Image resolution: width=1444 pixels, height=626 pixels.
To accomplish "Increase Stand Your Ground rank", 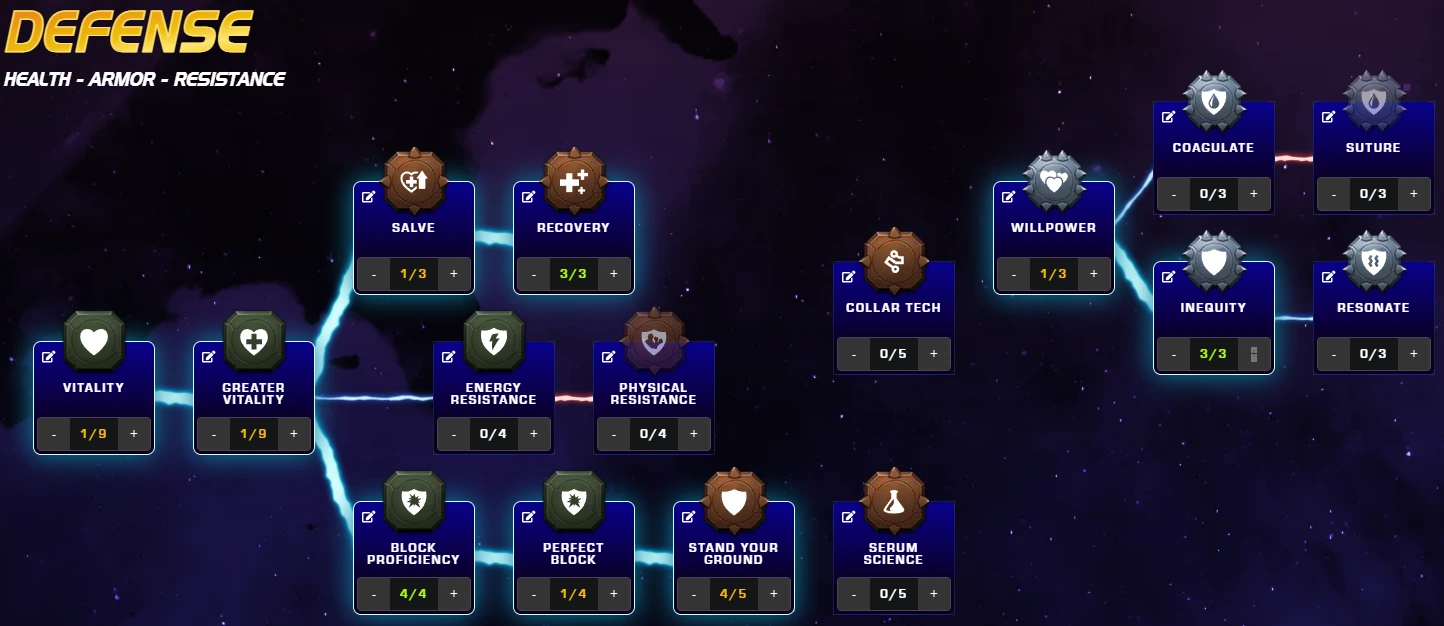I will point(774,594).
